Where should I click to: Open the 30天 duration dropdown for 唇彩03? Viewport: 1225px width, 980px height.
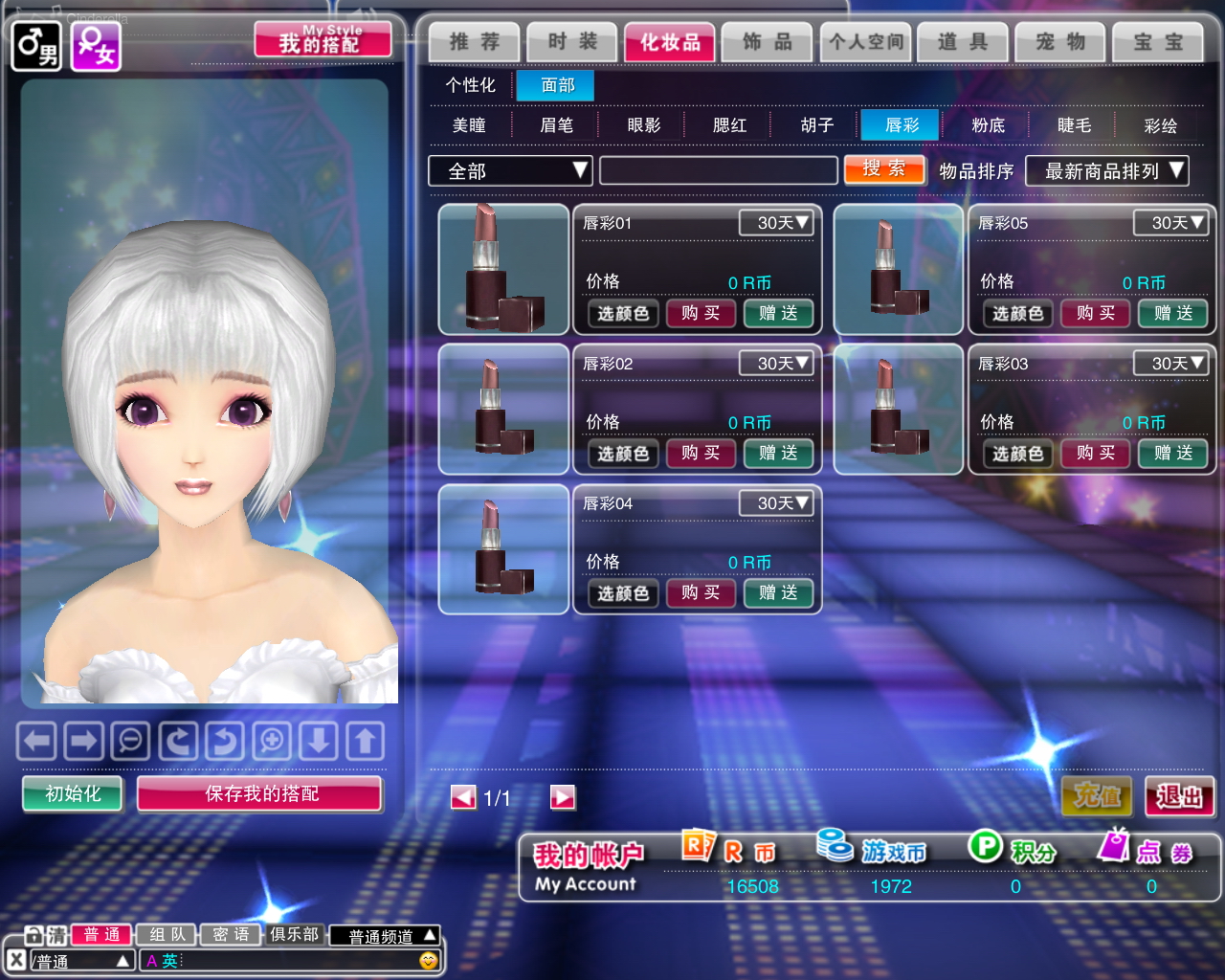(1170, 364)
